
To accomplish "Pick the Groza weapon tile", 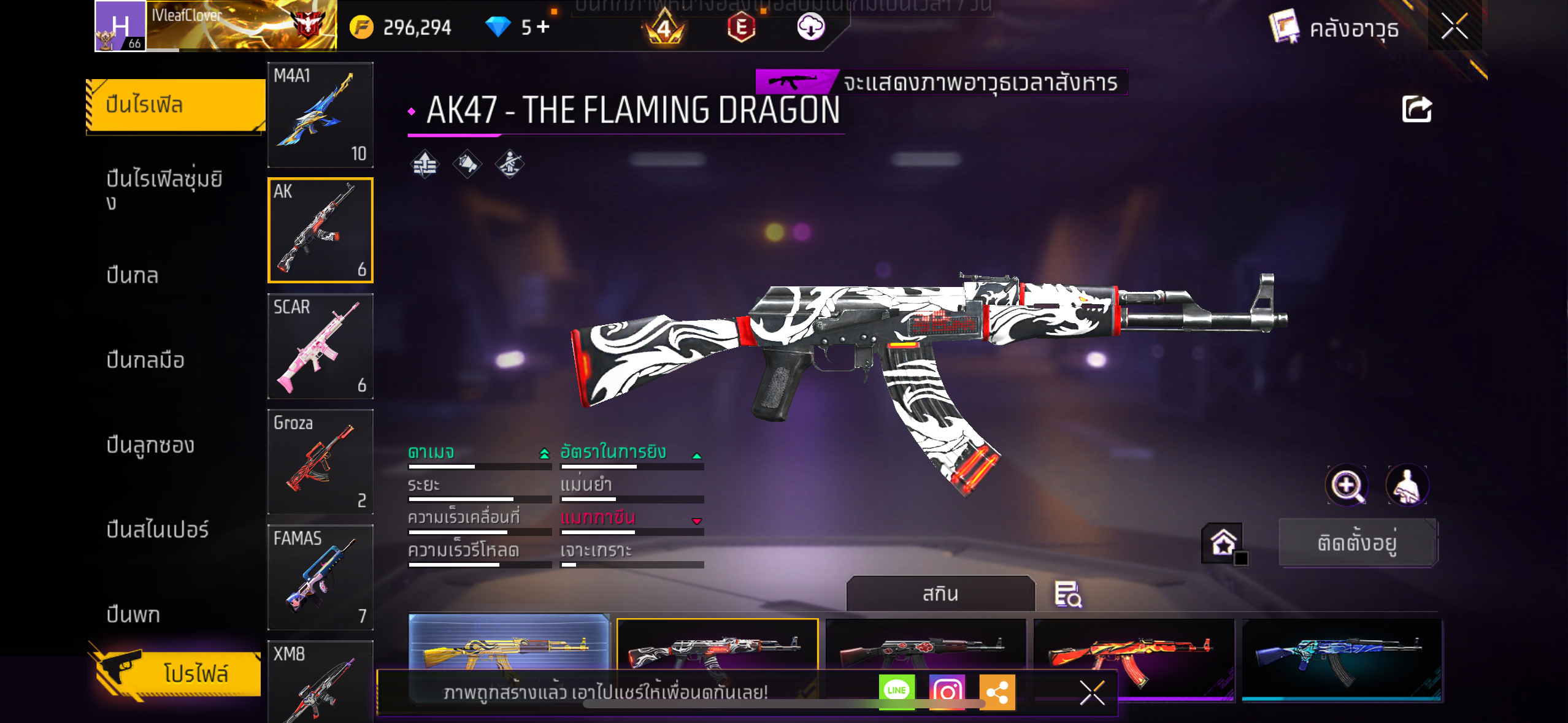I will pos(320,462).
